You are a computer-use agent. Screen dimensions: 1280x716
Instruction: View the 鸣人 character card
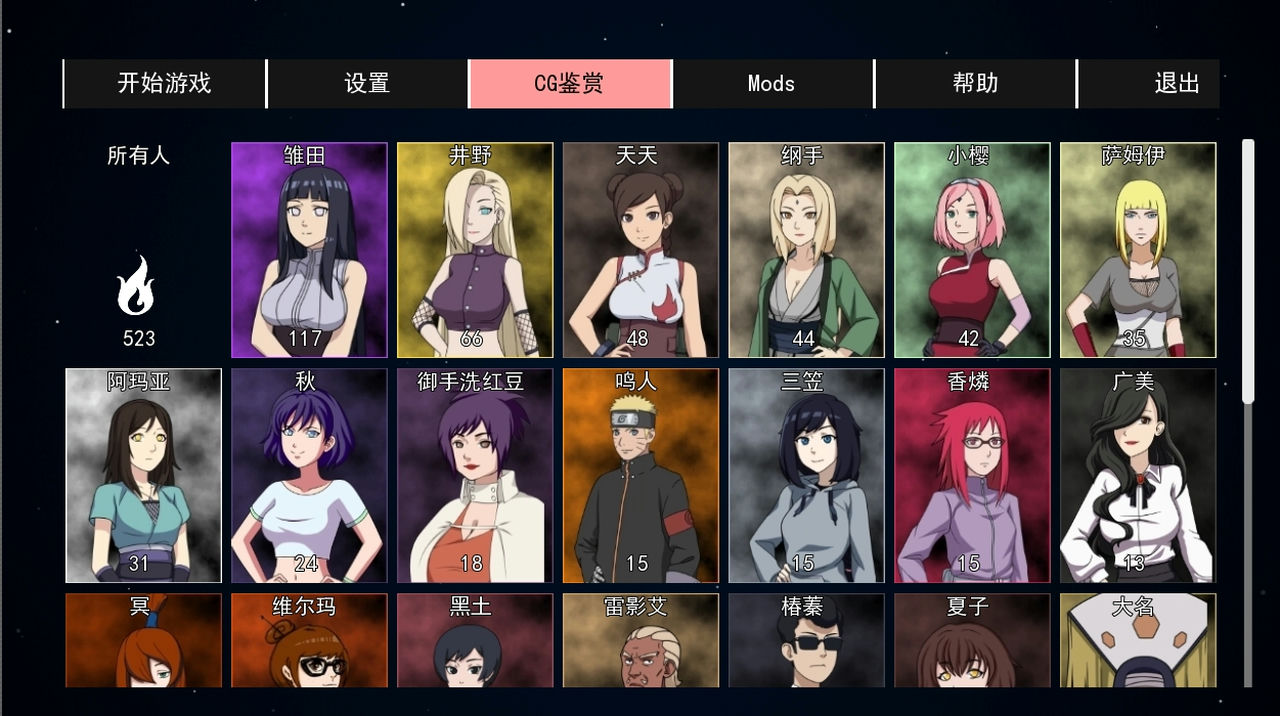pos(641,475)
